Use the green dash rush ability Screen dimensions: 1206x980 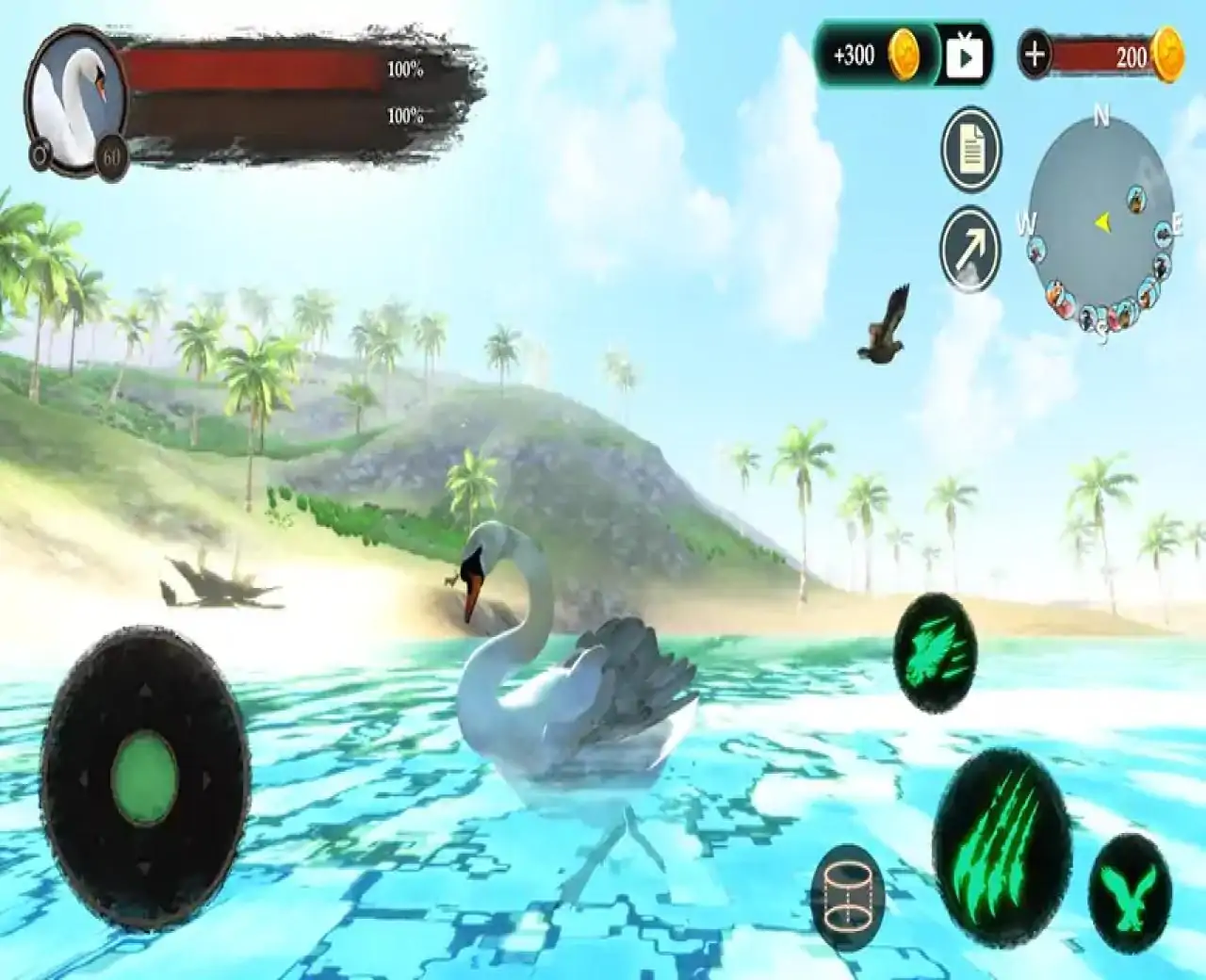click(935, 652)
